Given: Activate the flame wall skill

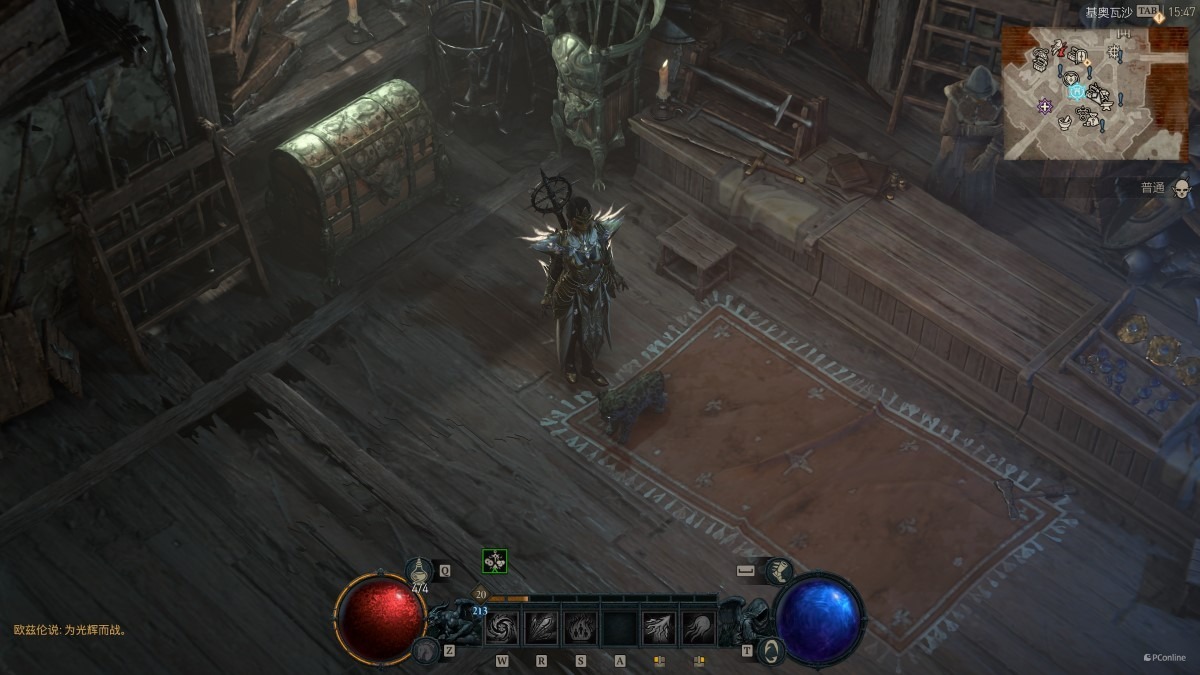Looking at the screenshot, I should coord(581,628).
